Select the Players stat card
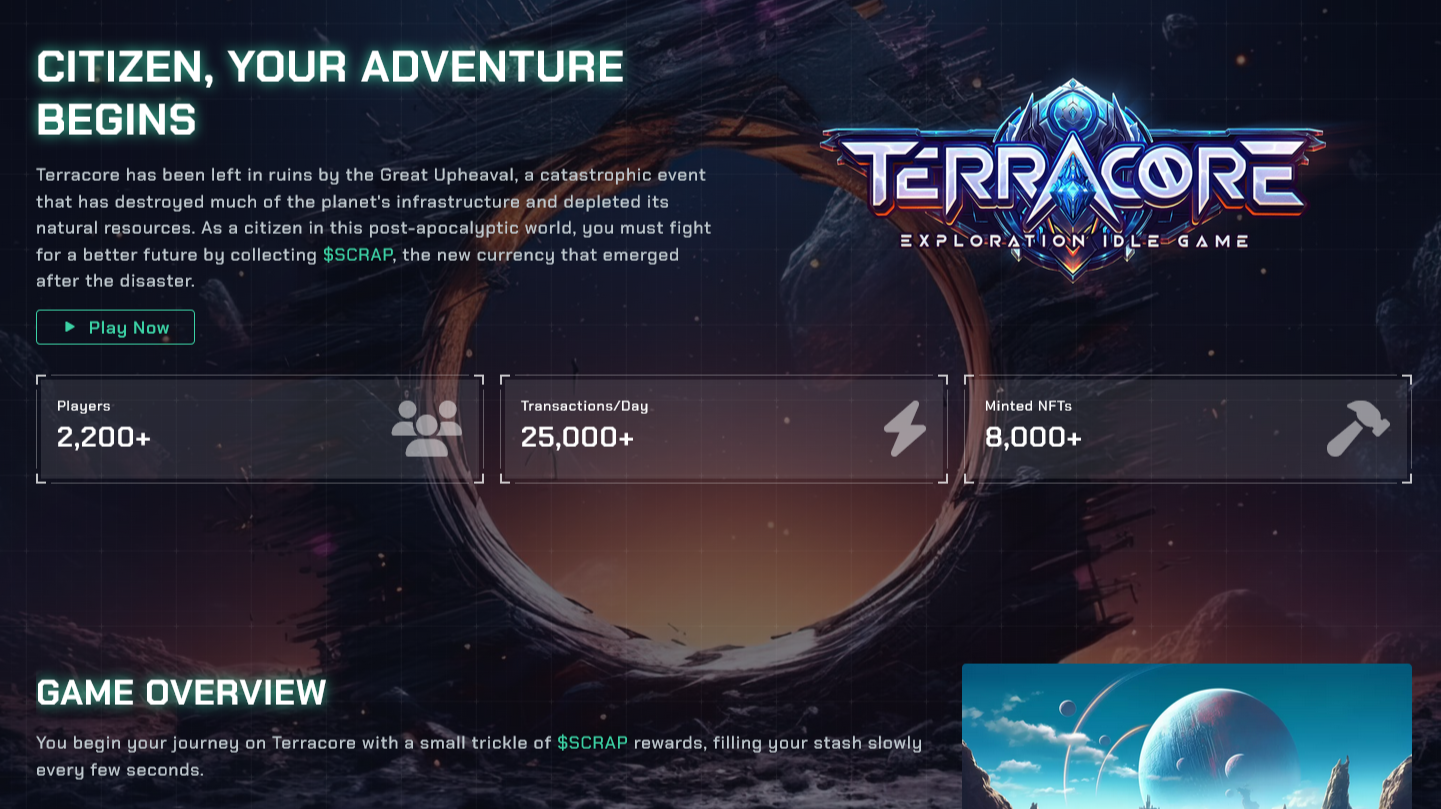This screenshot has height=809, width=1441. click(259, 428)
